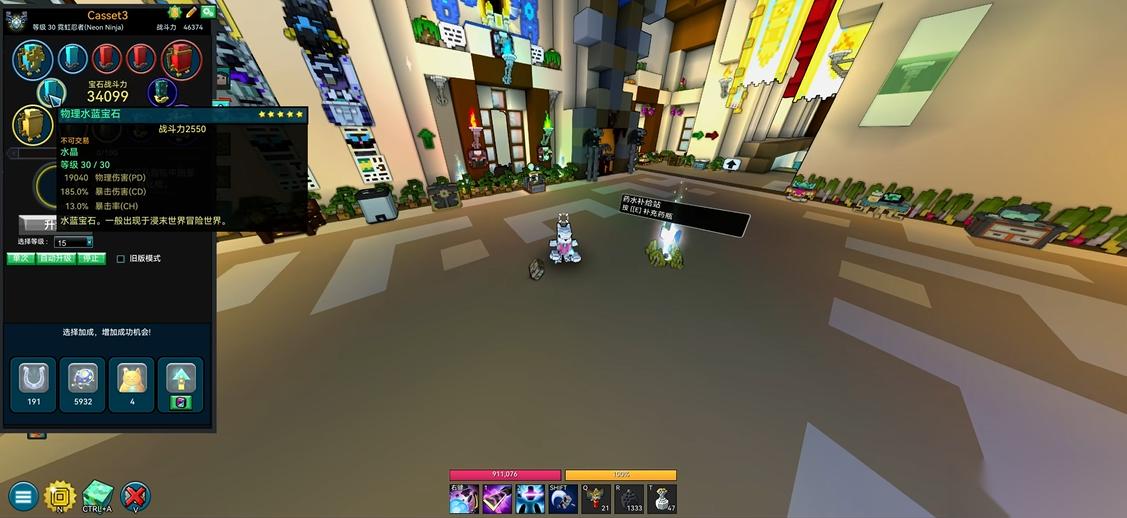The height and width of the screenshot is (518, 1127).
Task: Use the potion flask slot with 21
Action: (596, 498)
